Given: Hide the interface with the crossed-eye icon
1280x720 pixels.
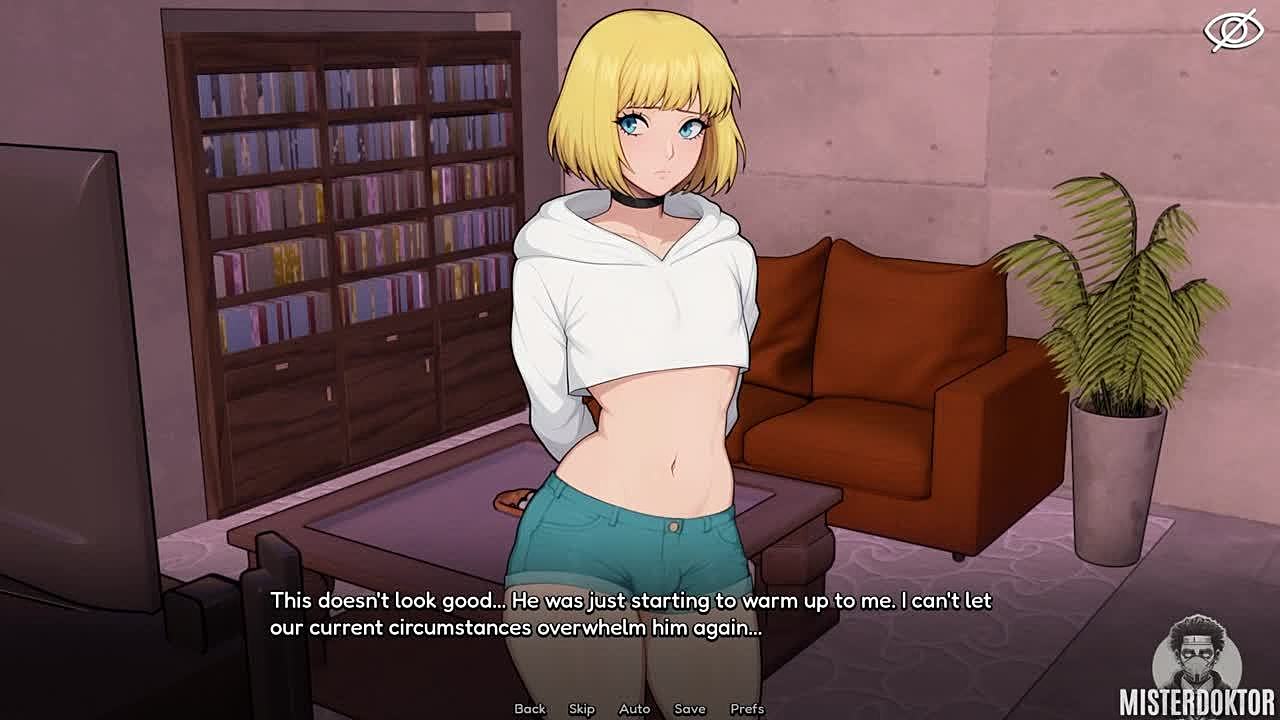Looking at the screenshot, I should [1233, 31].
